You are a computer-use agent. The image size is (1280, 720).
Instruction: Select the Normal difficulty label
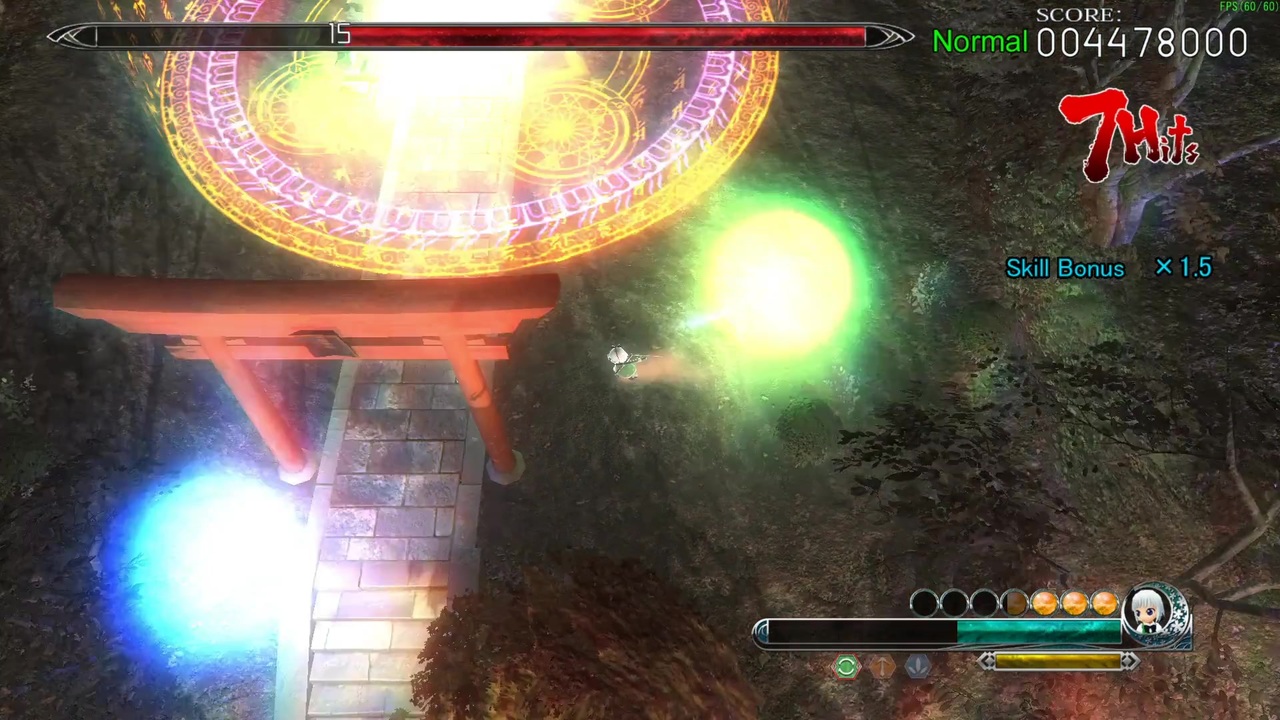click(x=979, y=42)
